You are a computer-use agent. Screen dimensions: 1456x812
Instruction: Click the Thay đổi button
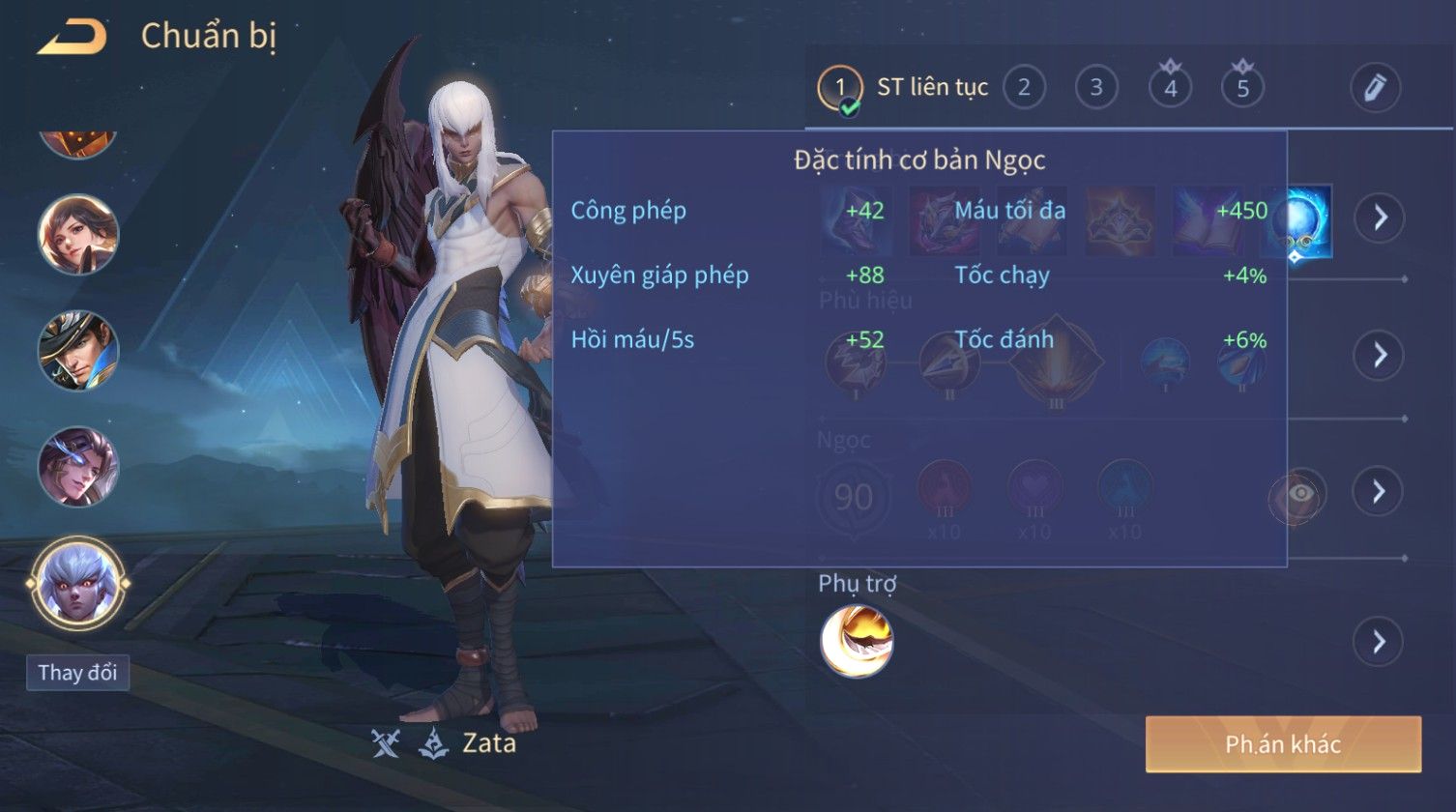click(x=77, y=673)
